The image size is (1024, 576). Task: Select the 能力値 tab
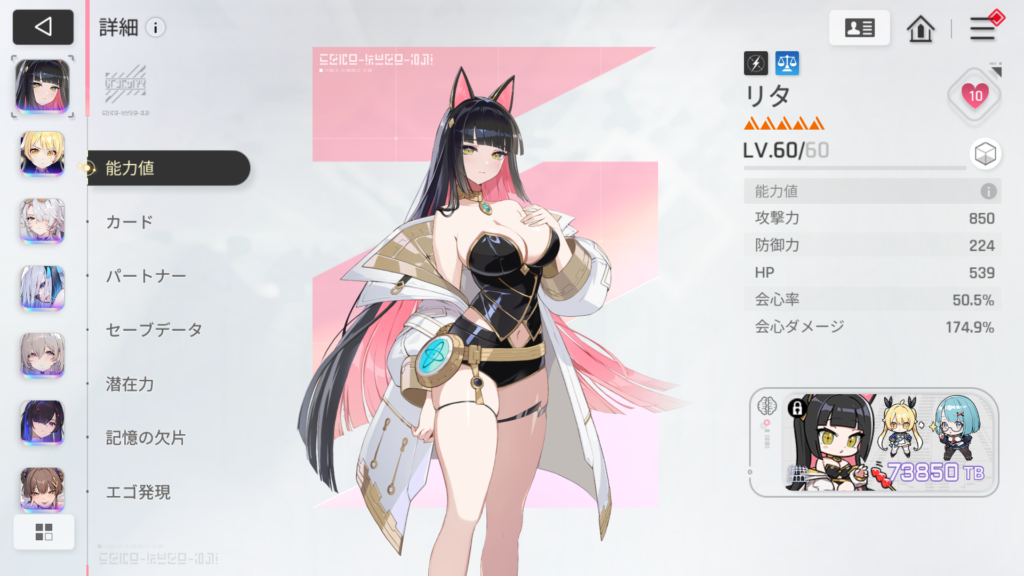point(168,168)
